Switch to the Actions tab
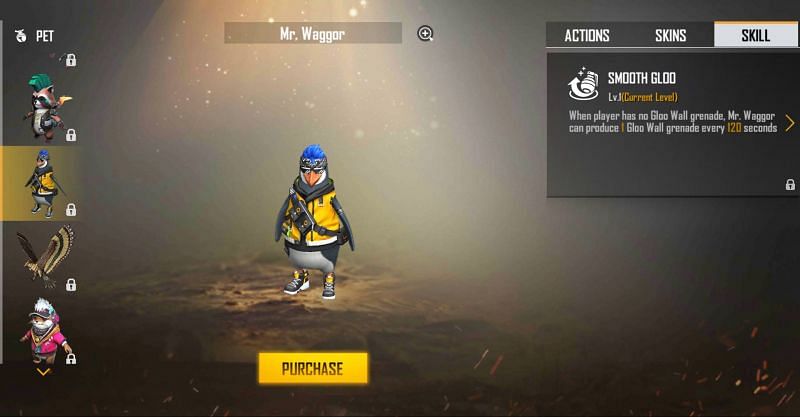800x417 pixels. coord(587,35)
